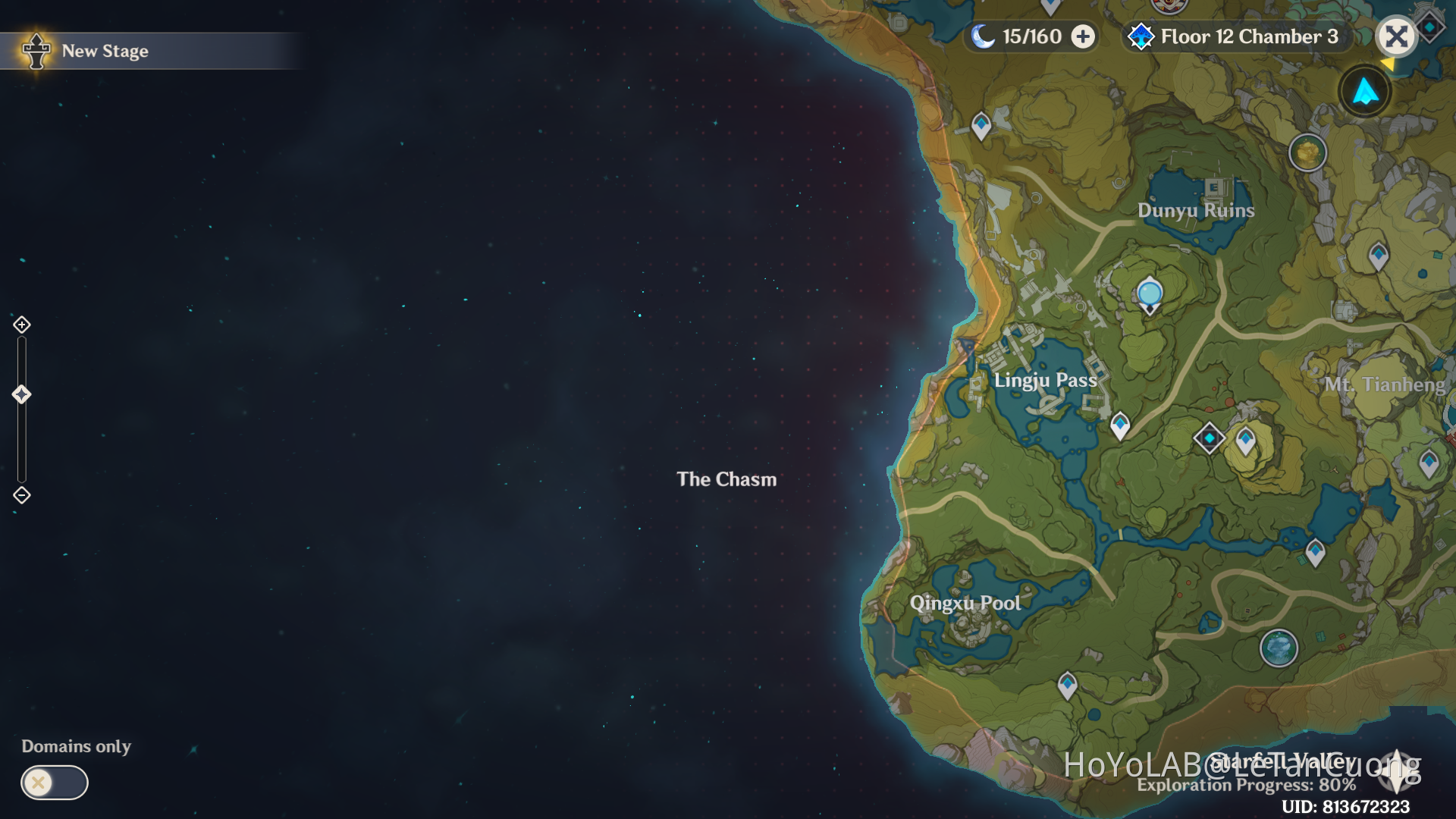This screenshot has width=1456, height=819.
Task: Open the domain icon near Lingju Pass
Action: pyautogui.click(x=1209, y=437)
